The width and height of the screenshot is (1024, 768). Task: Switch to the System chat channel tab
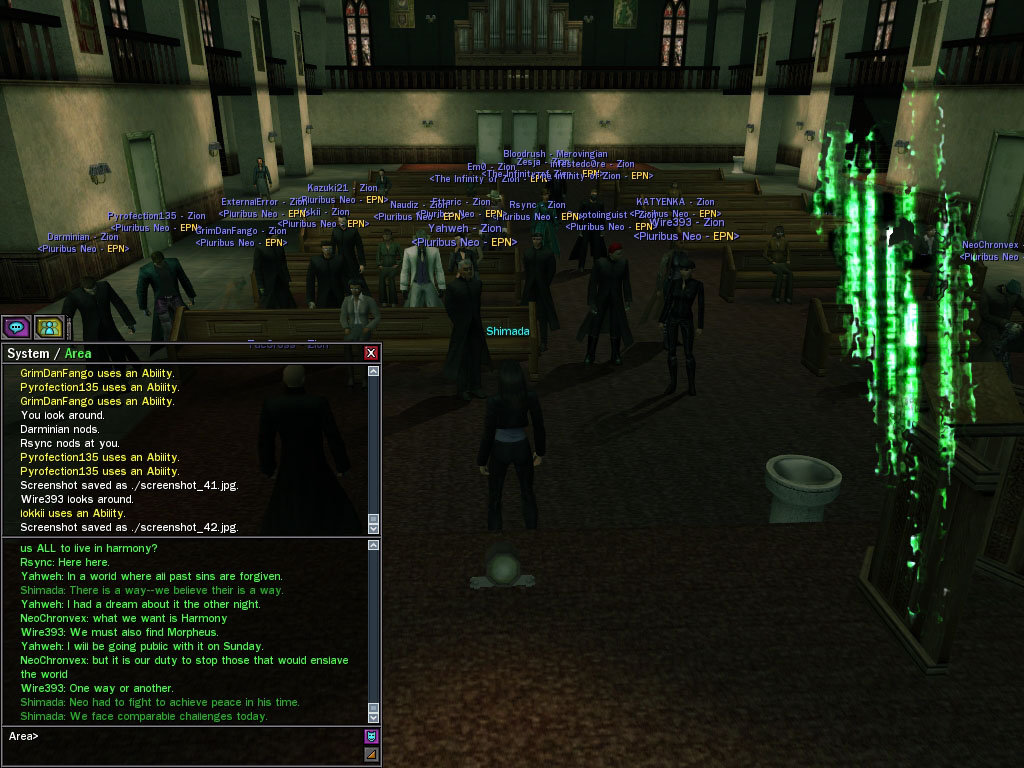pos(27,353)
